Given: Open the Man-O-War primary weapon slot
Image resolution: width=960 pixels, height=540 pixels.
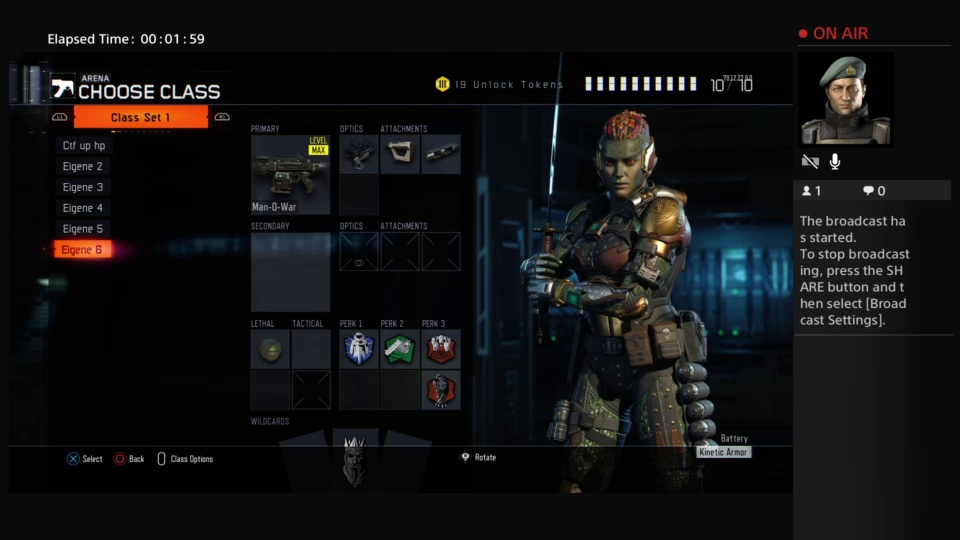Looking at the screenshot, I should pos(290,174).
